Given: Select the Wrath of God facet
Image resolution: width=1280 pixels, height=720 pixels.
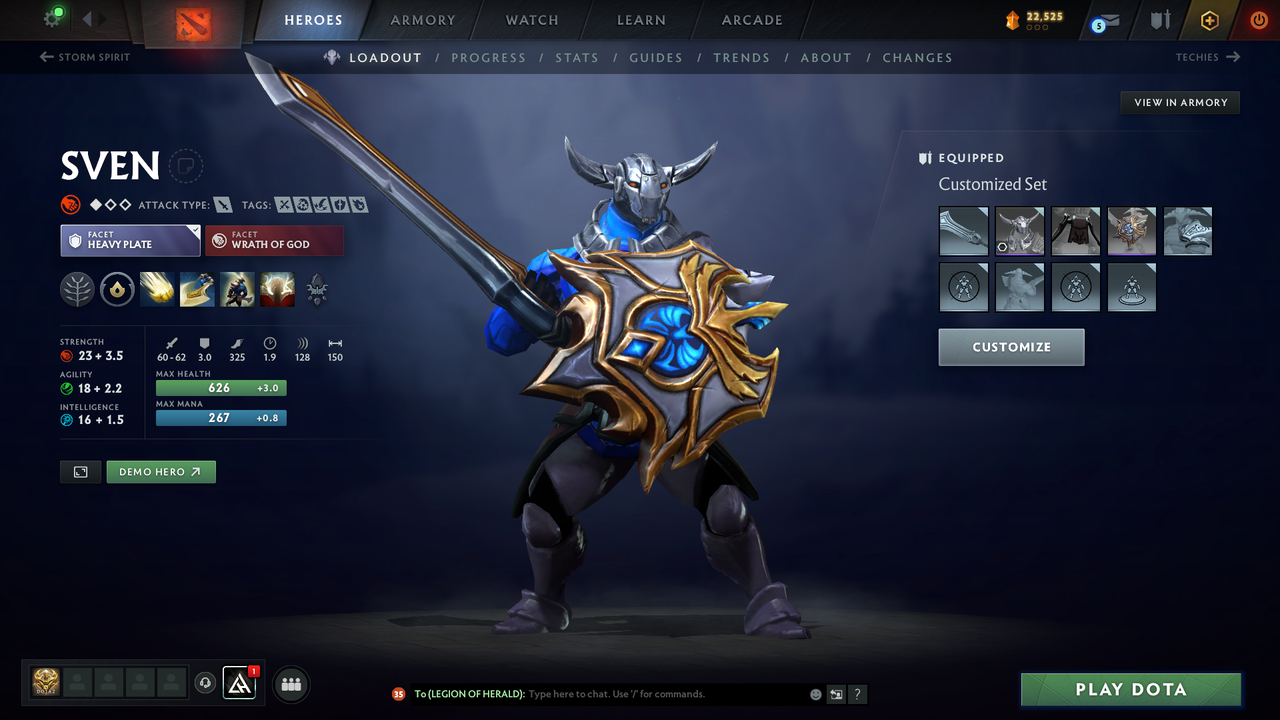Looking at the screenshot, I should [274, 240].
